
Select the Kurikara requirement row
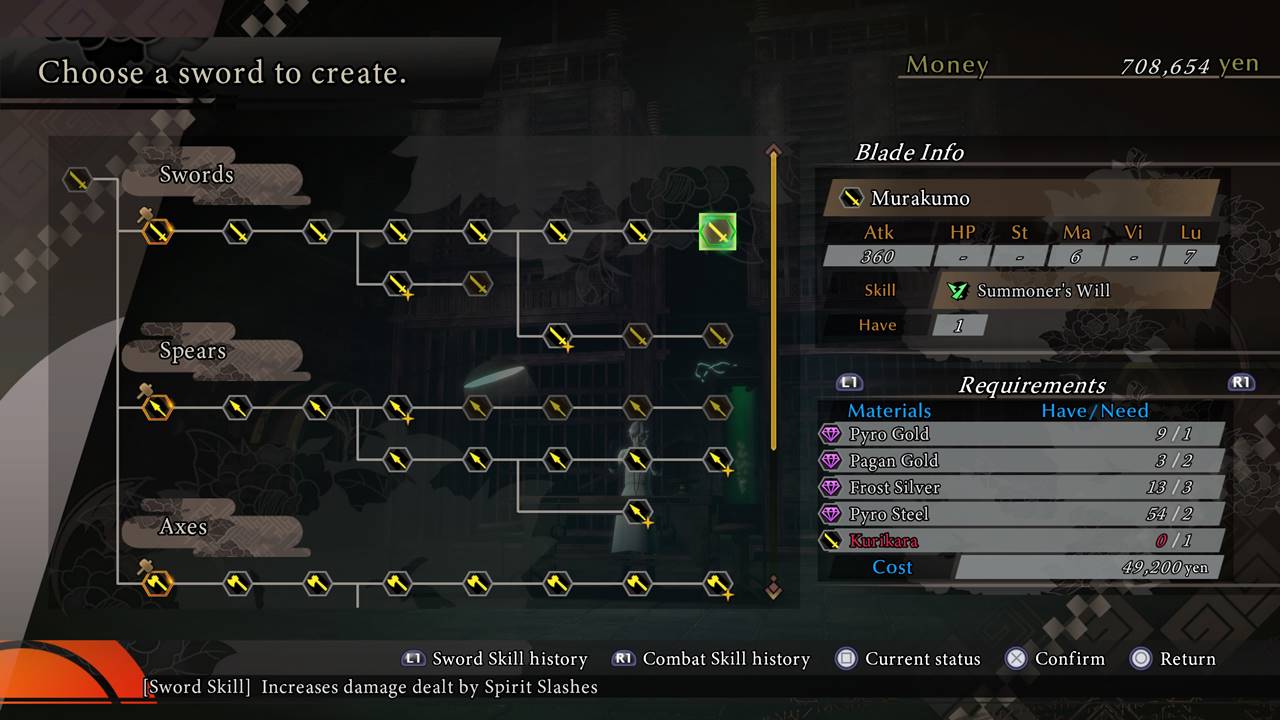coord(1020,541)
